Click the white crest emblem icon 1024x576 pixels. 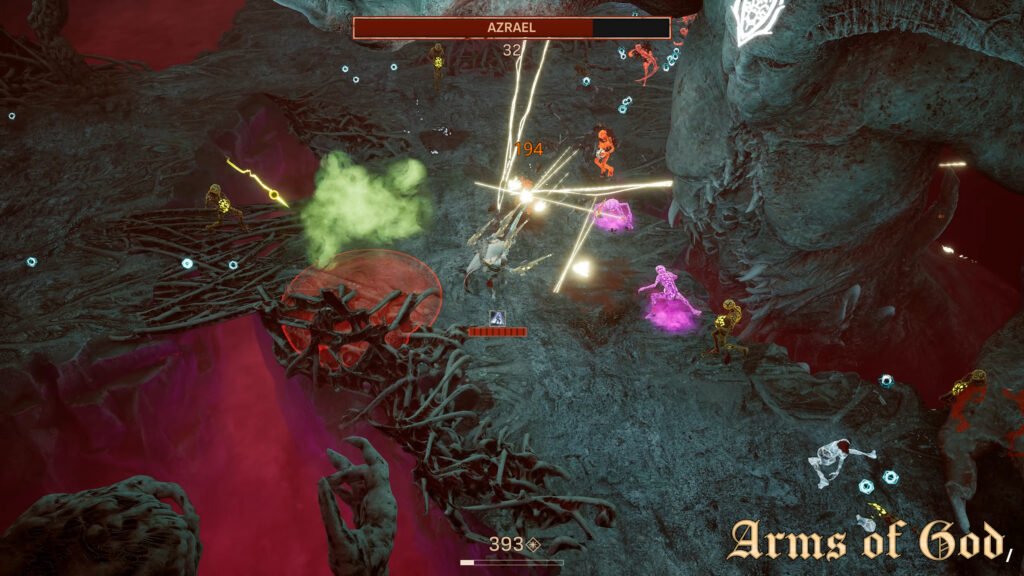click(x=756, y=20)
